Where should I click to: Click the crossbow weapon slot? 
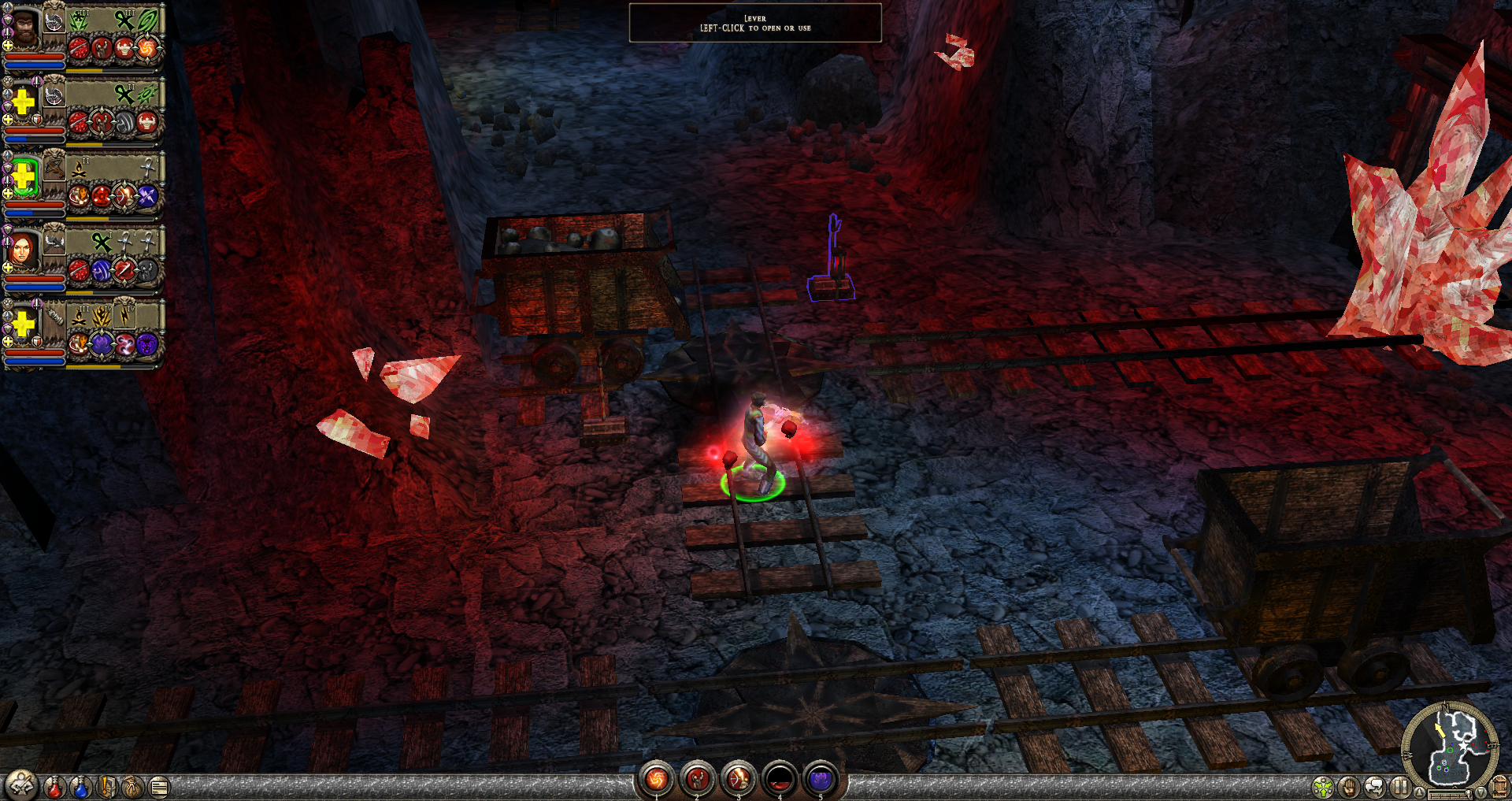click(54, 166)
